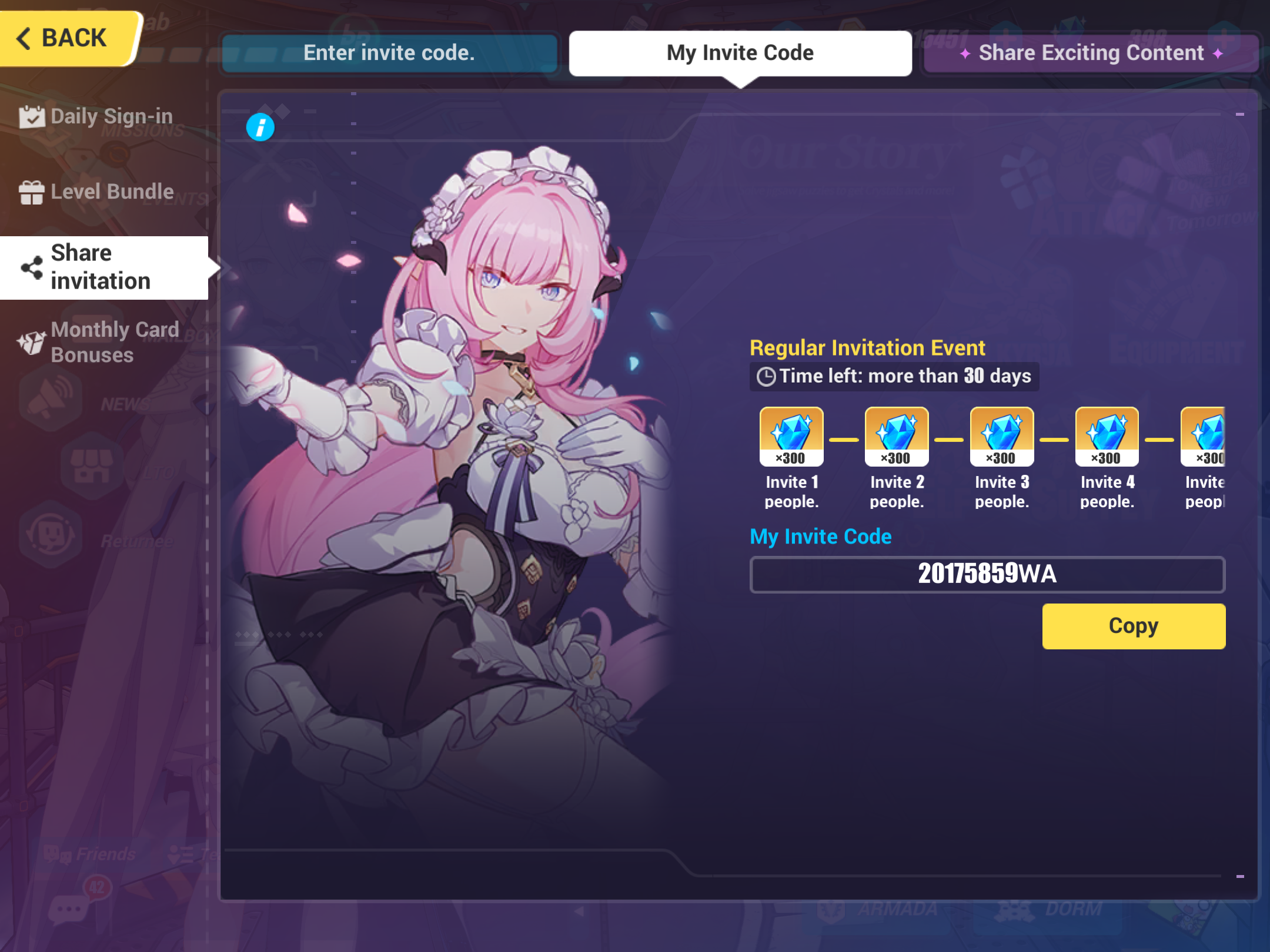Open the Share Exciting Content tab
Viewport: 1270px width, 952px height.
coord(1090,53)
